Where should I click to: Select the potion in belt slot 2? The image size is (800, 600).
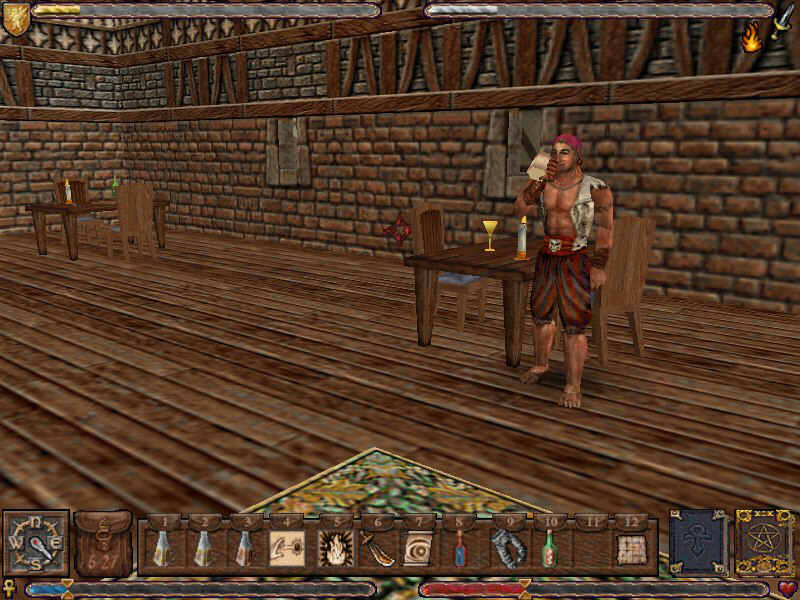tap(202, 548)
